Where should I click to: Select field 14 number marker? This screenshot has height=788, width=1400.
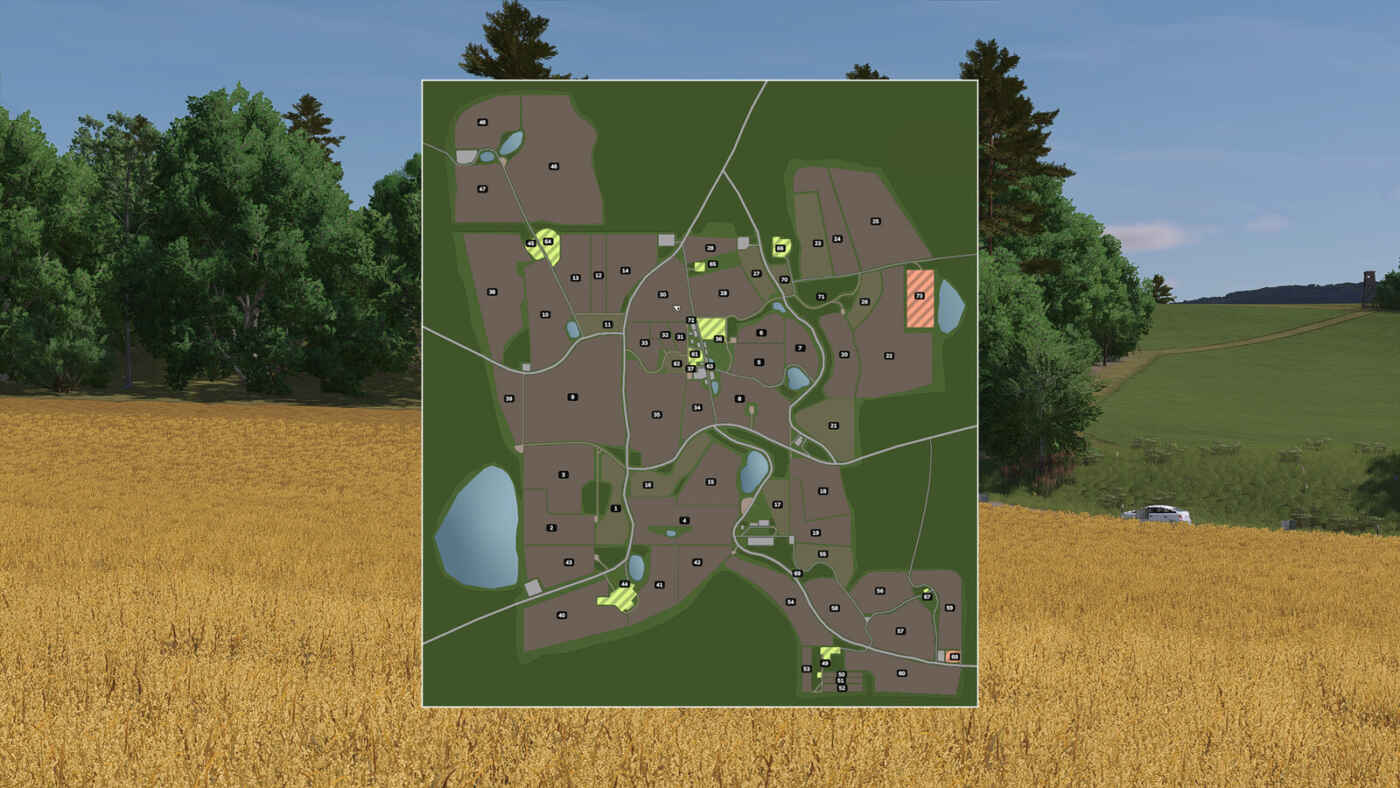[625, 271]
